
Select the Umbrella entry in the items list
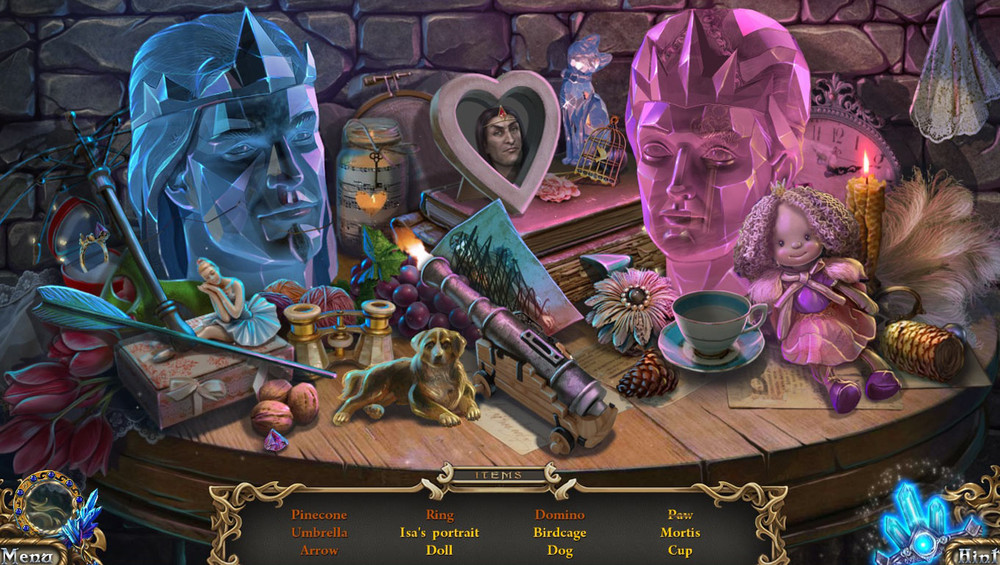click(x=319, y=533)
